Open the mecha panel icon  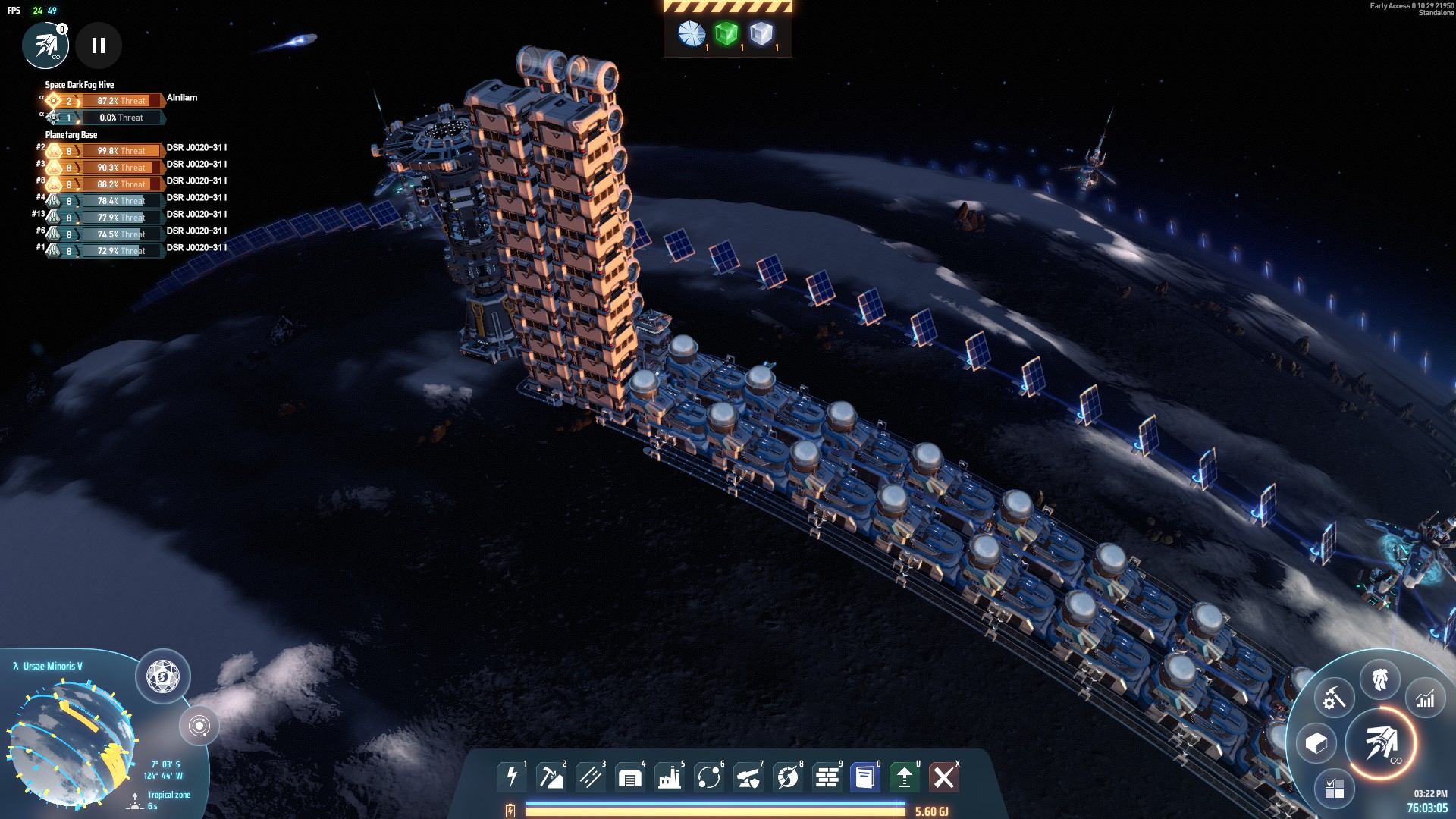tap(1379, 679)
